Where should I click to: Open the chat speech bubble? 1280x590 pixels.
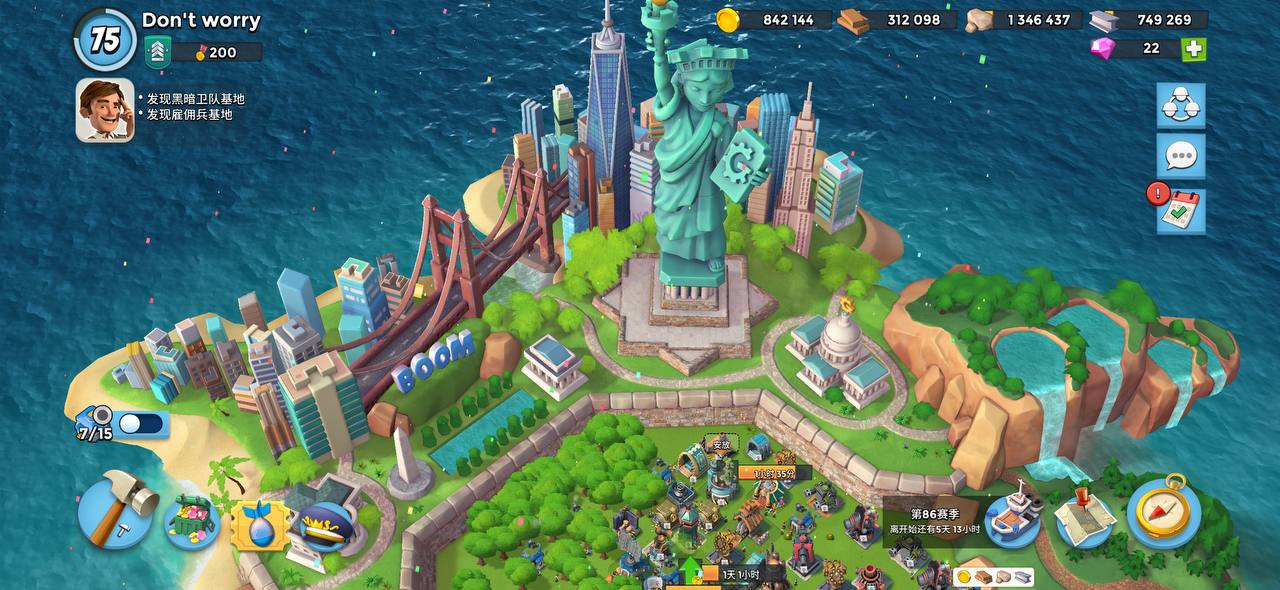point(1181,156)
